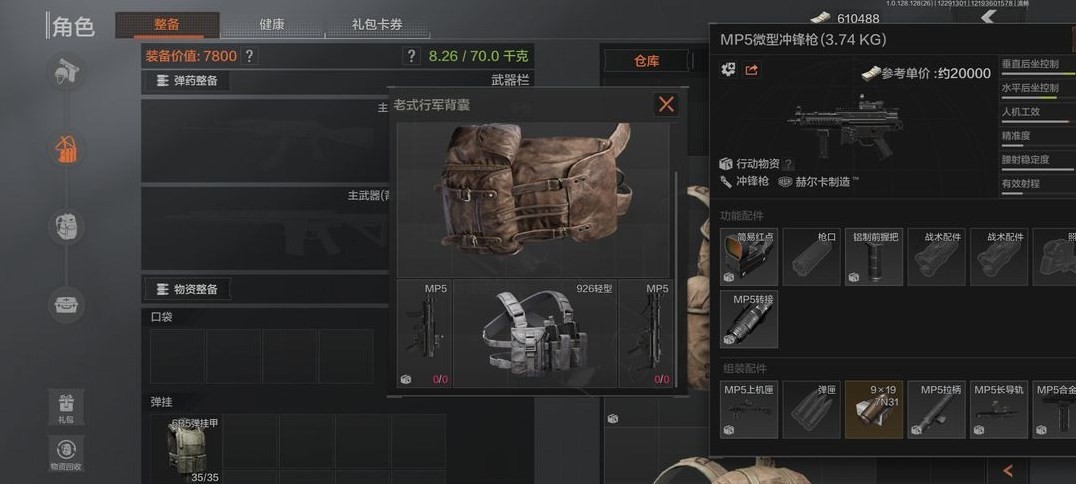Select the MP5转接 adapter slot
Viewport: 1076px width, 484px height.
point(748,319)
